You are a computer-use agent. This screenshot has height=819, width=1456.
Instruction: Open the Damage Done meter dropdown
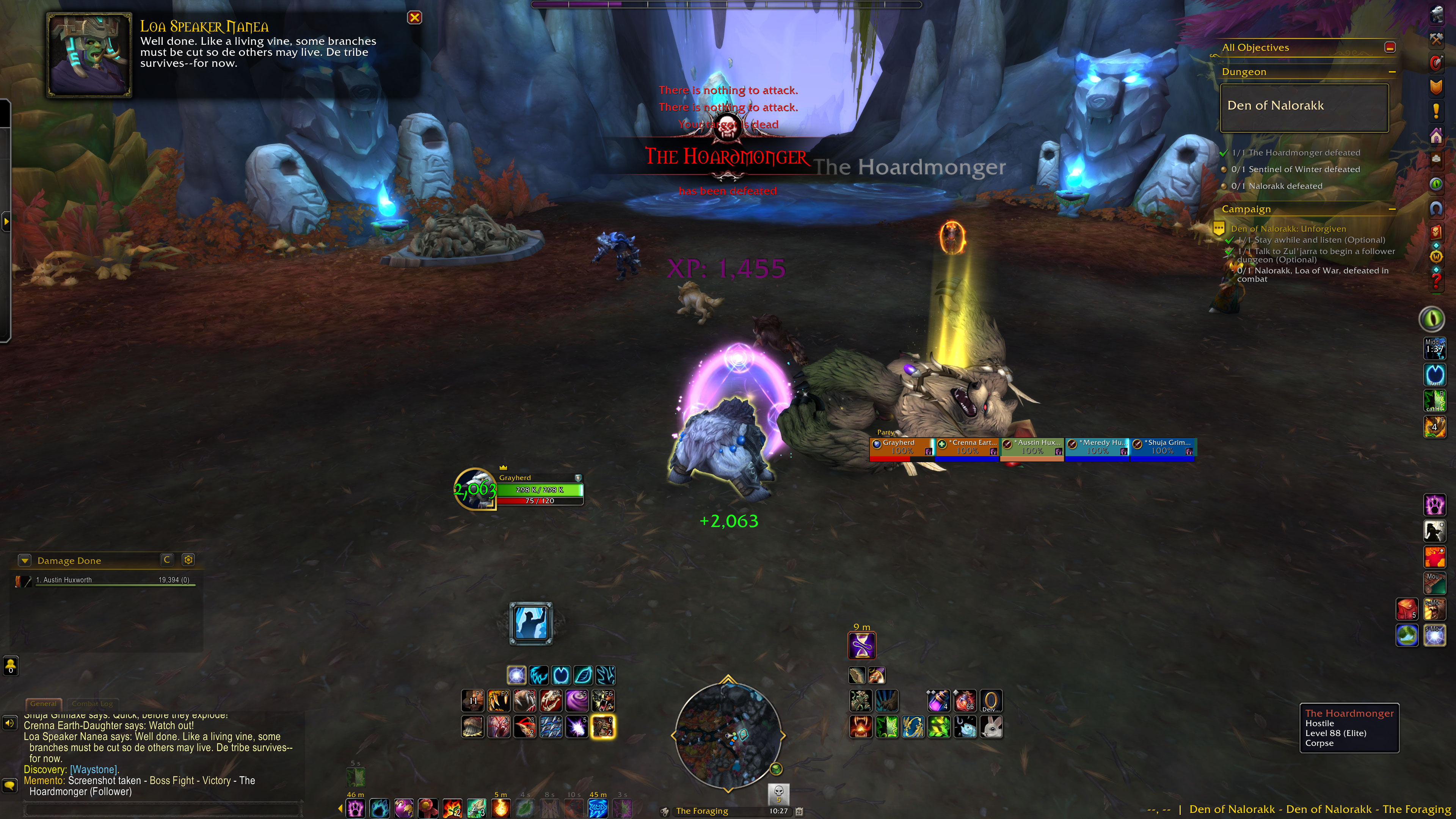pos(24,561)
